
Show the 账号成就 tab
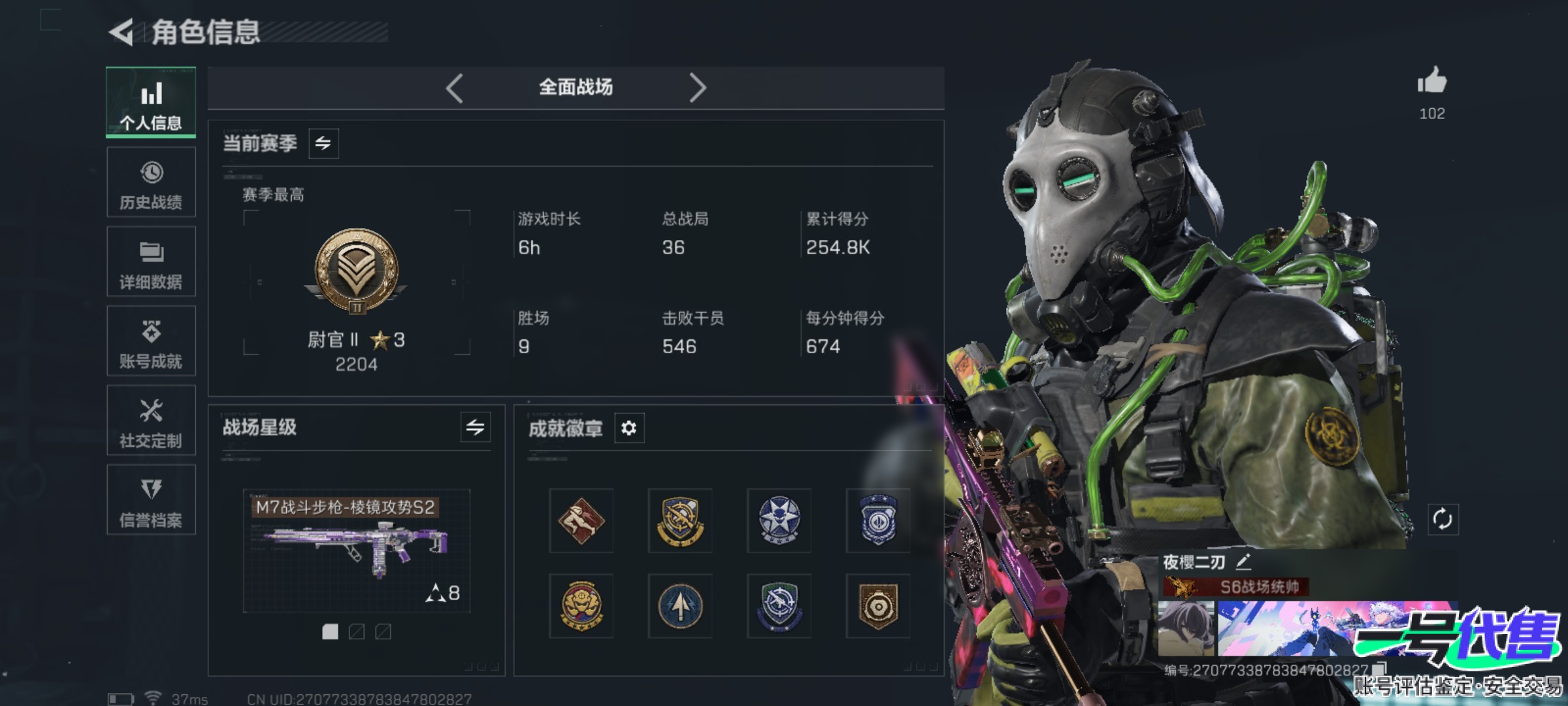pyautogui.click(x=151, y=341)
